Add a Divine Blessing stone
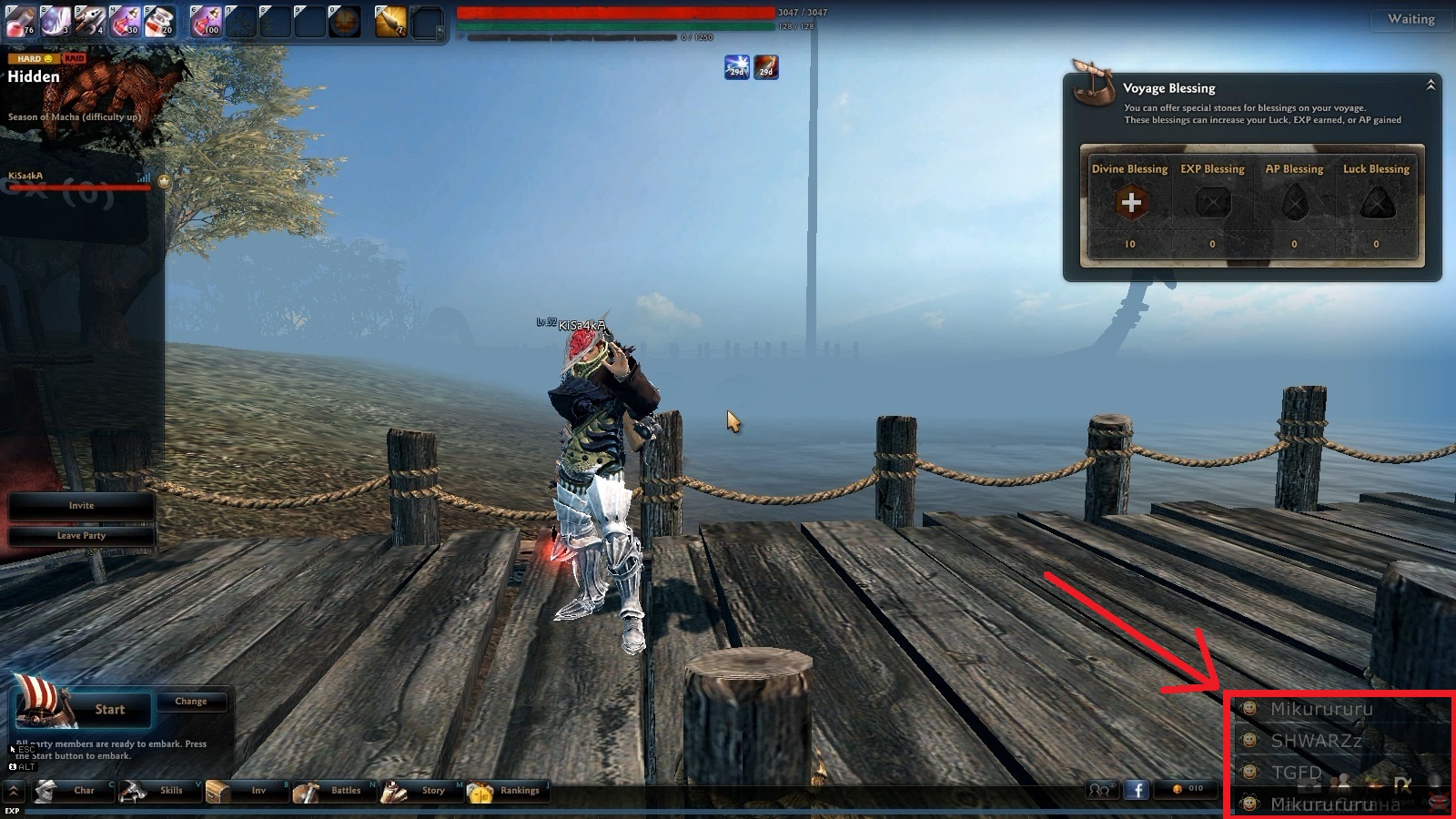This screenshot has width=1456, height=819. click(x=1131, y=203)
